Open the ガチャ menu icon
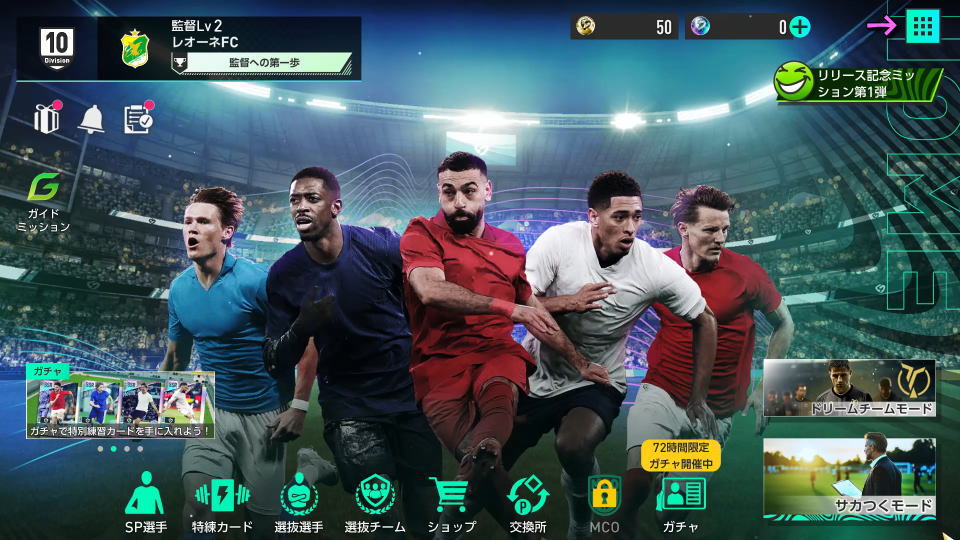This screenshot has width=960, height=540. point(680,503)
